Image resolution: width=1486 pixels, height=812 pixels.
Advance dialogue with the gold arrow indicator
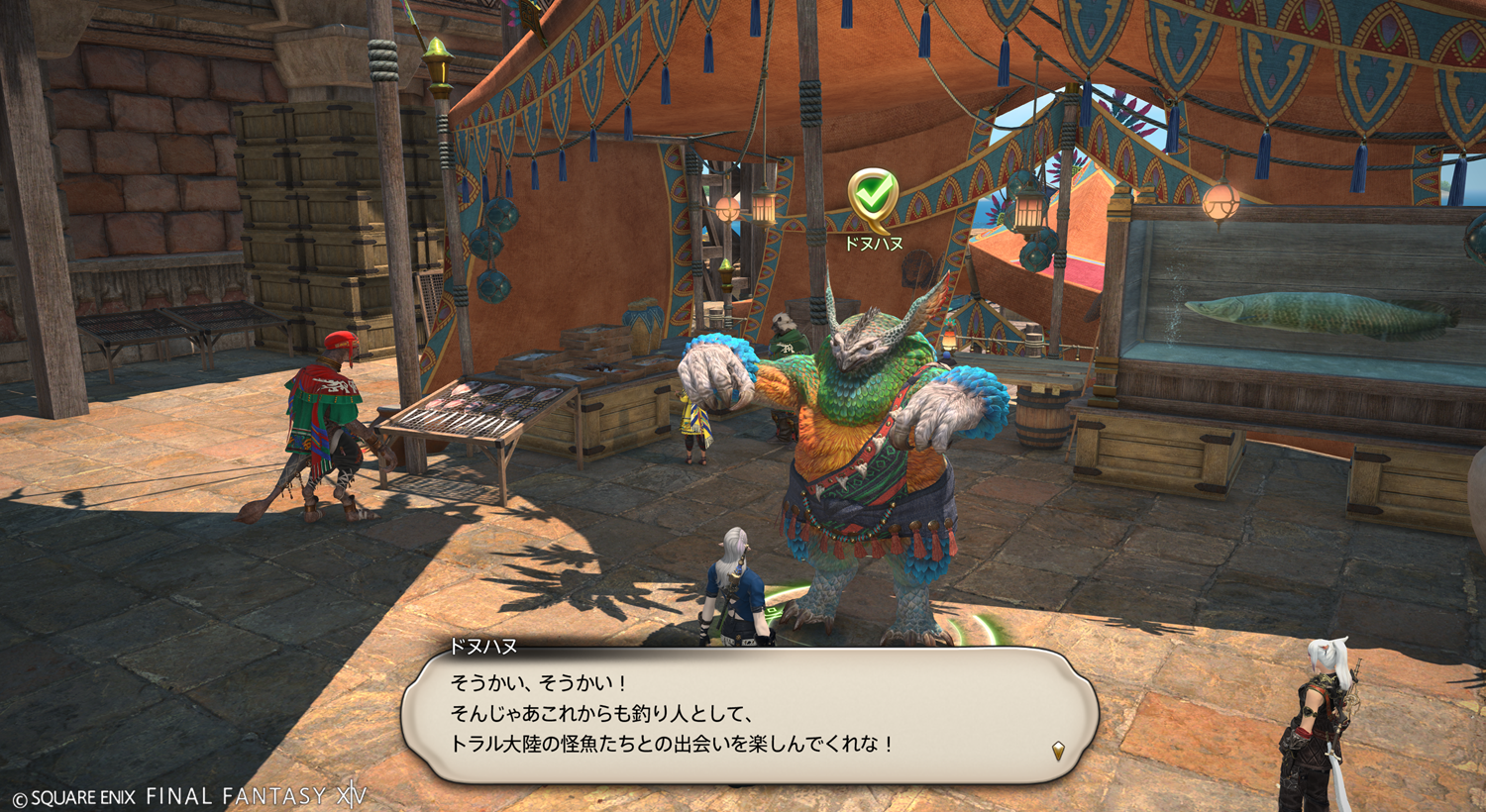[1058, 751]
